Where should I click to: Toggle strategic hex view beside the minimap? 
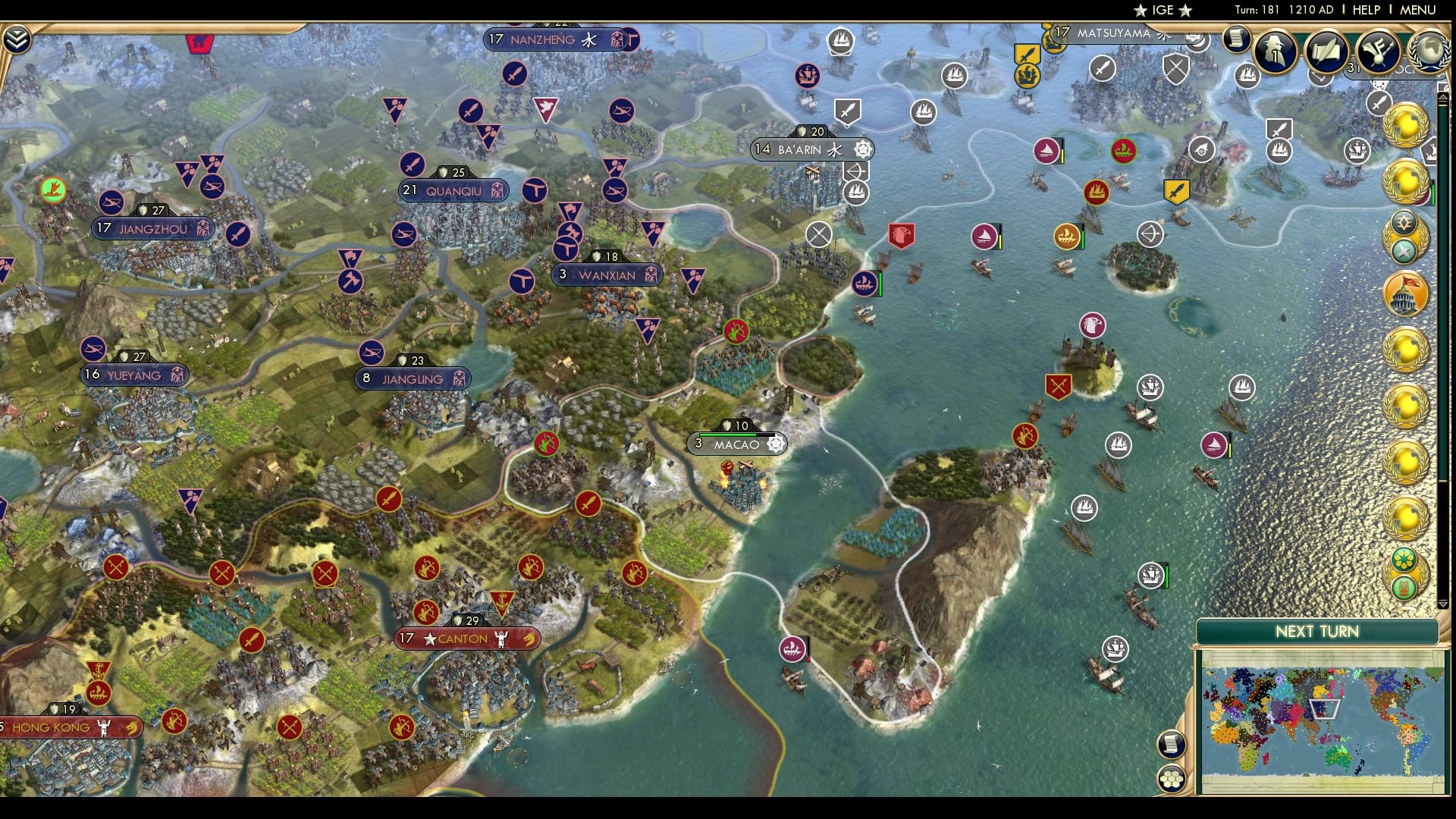point(1173,777)
